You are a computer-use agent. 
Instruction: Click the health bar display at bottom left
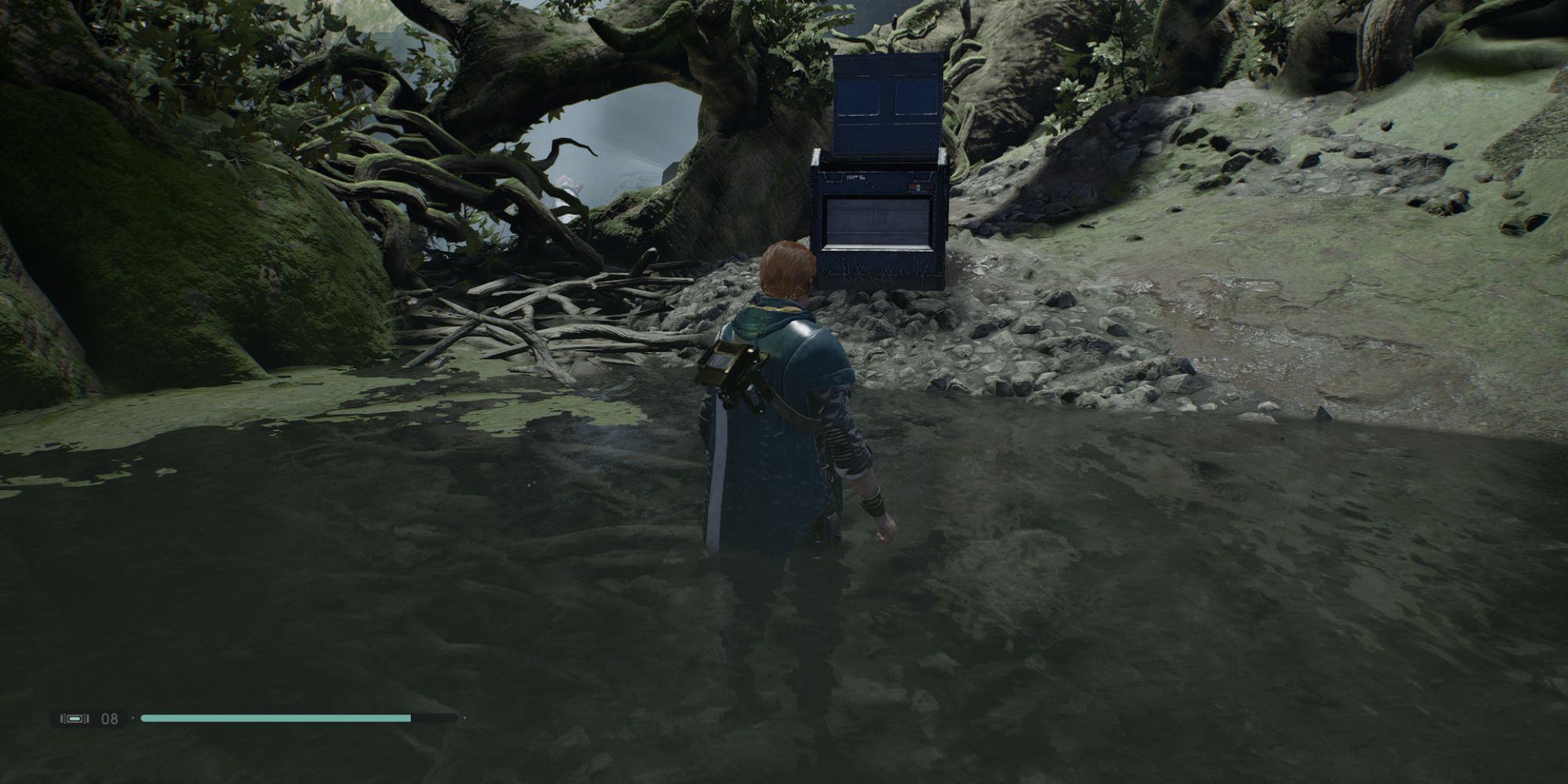point(298,717)
